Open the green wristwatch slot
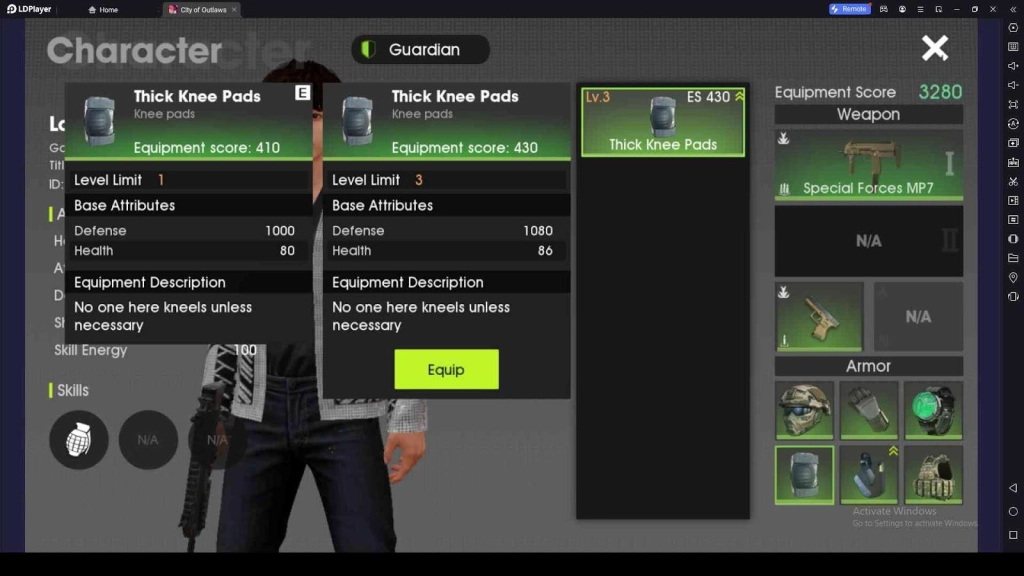Viewport: 1024px width, 576px height. click(x=933, y=410)
